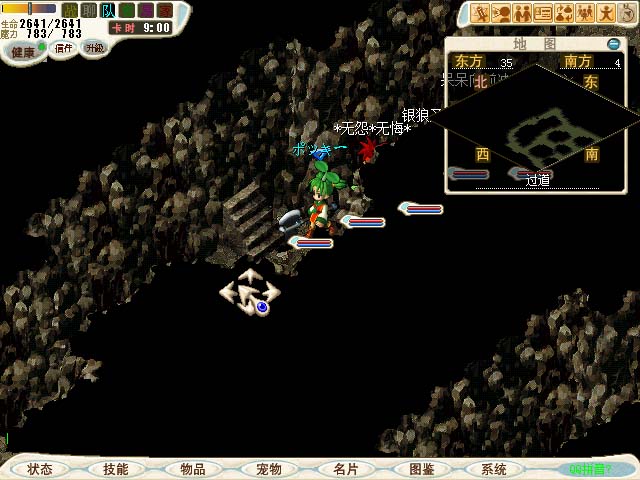Toggle the 队 team mode switch

[108, 10]
